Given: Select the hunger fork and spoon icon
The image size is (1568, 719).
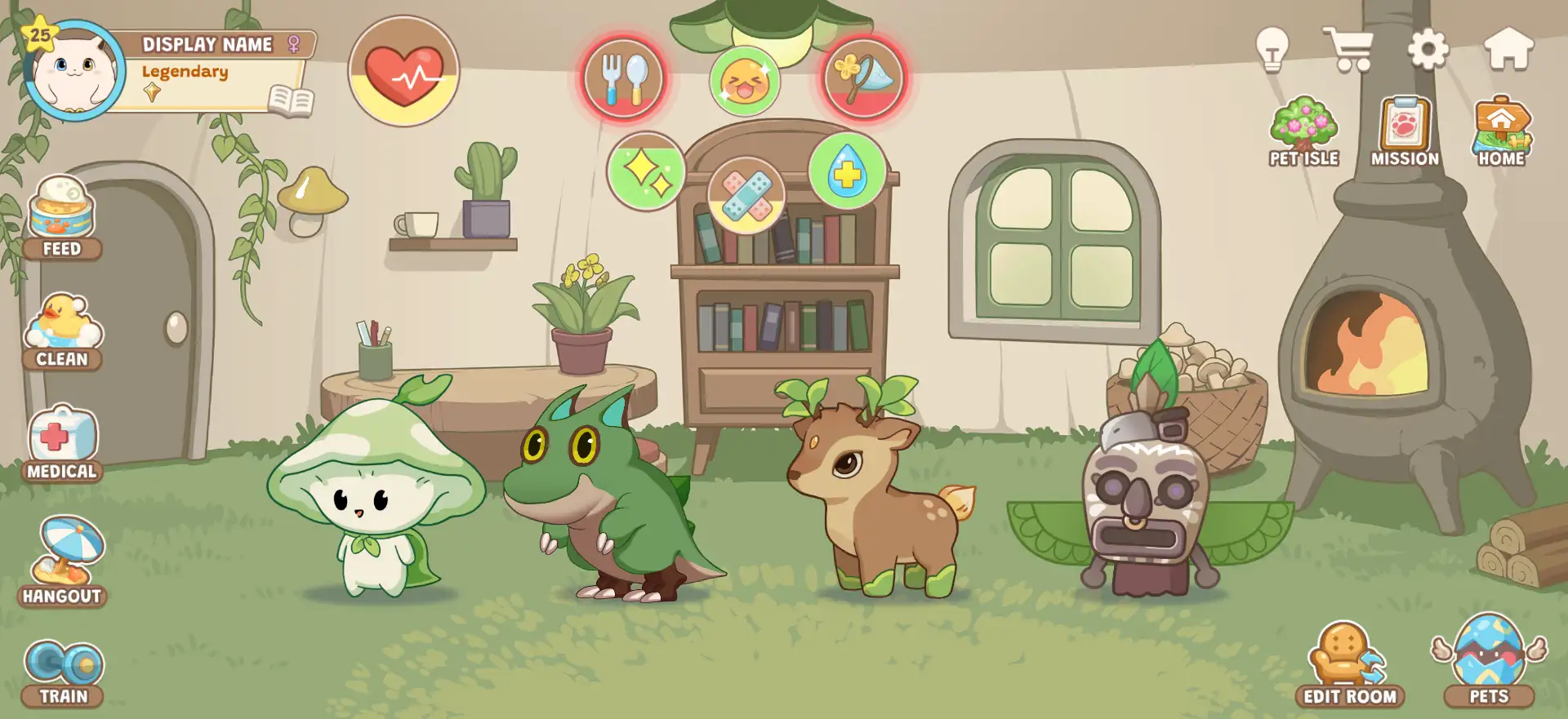Looking at the screenshot, I should tap(624, 78).
